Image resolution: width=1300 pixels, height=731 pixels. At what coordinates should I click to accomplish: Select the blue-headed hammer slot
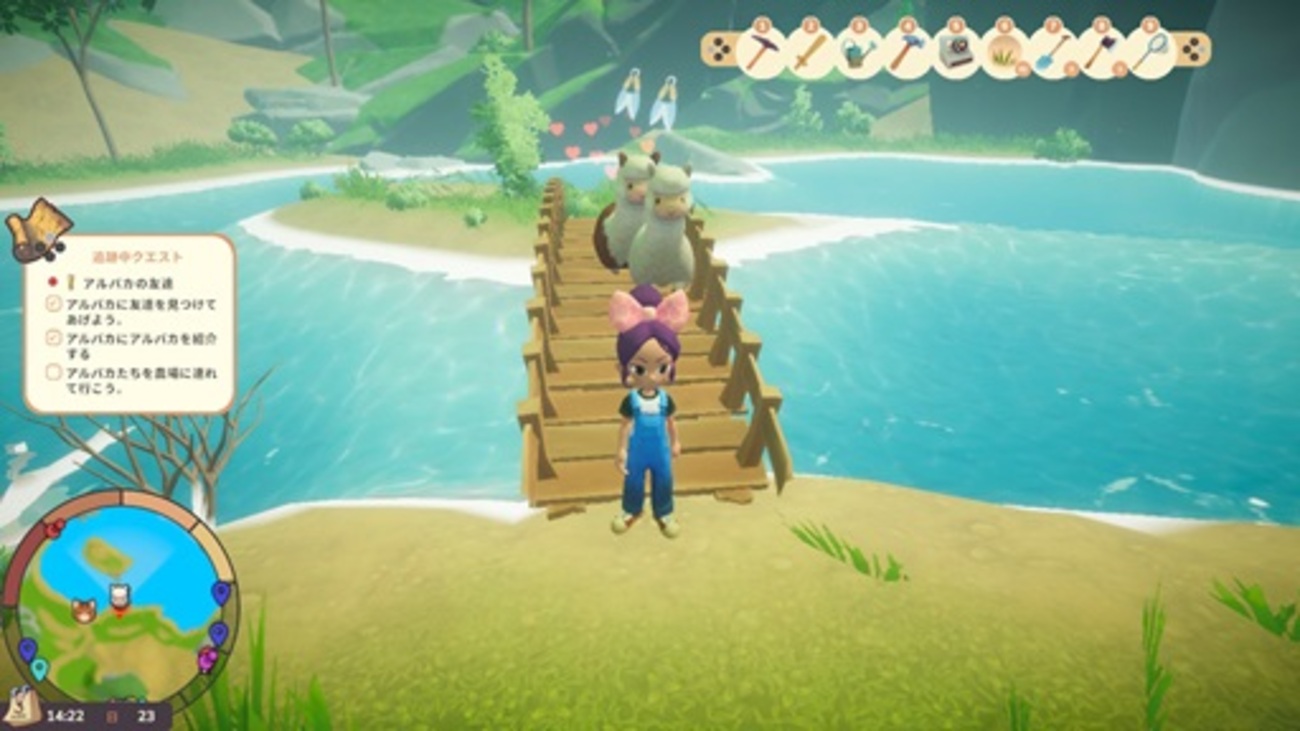click(x=906, y=52)
